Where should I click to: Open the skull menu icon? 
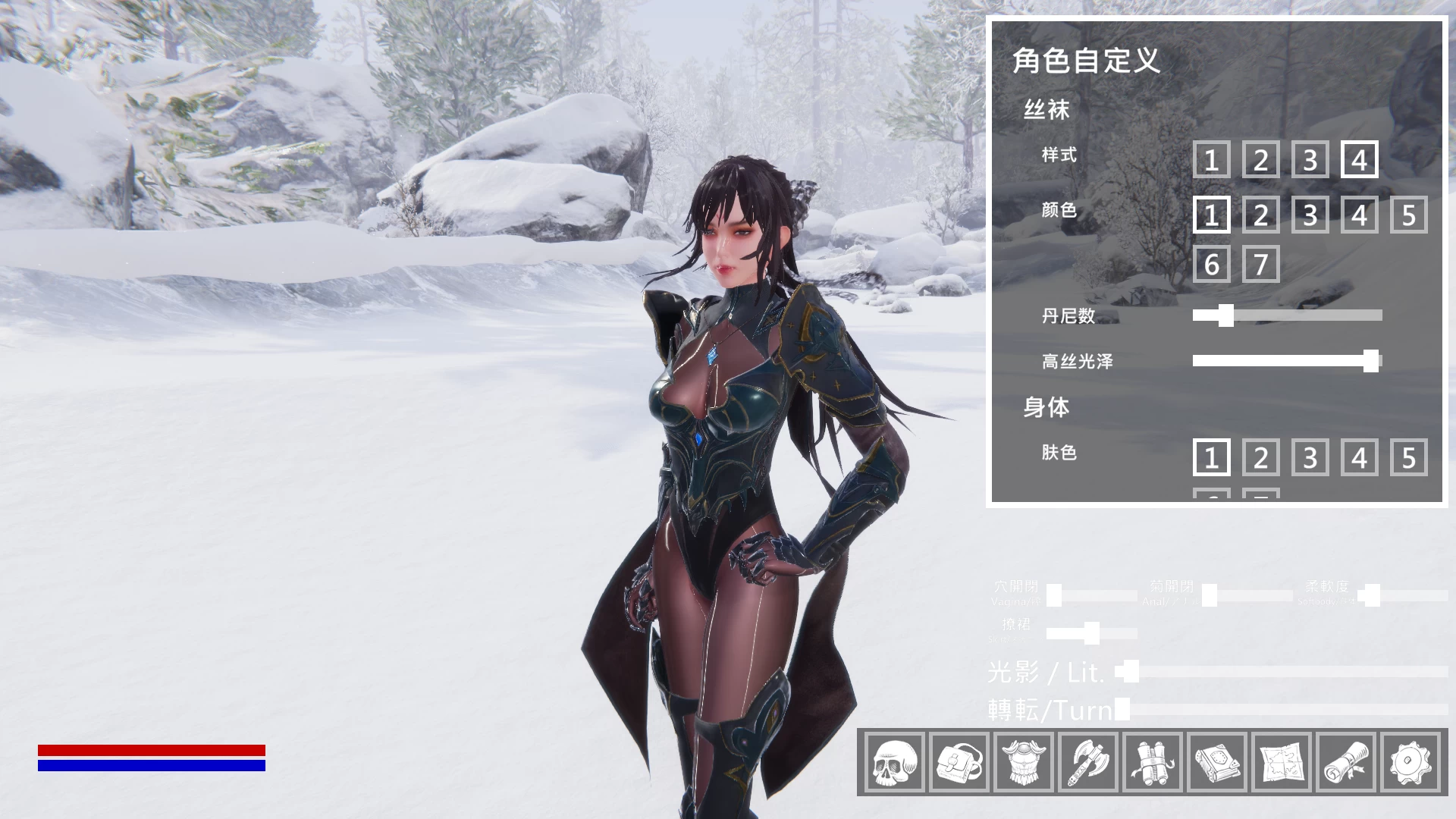tap(896, 764)
